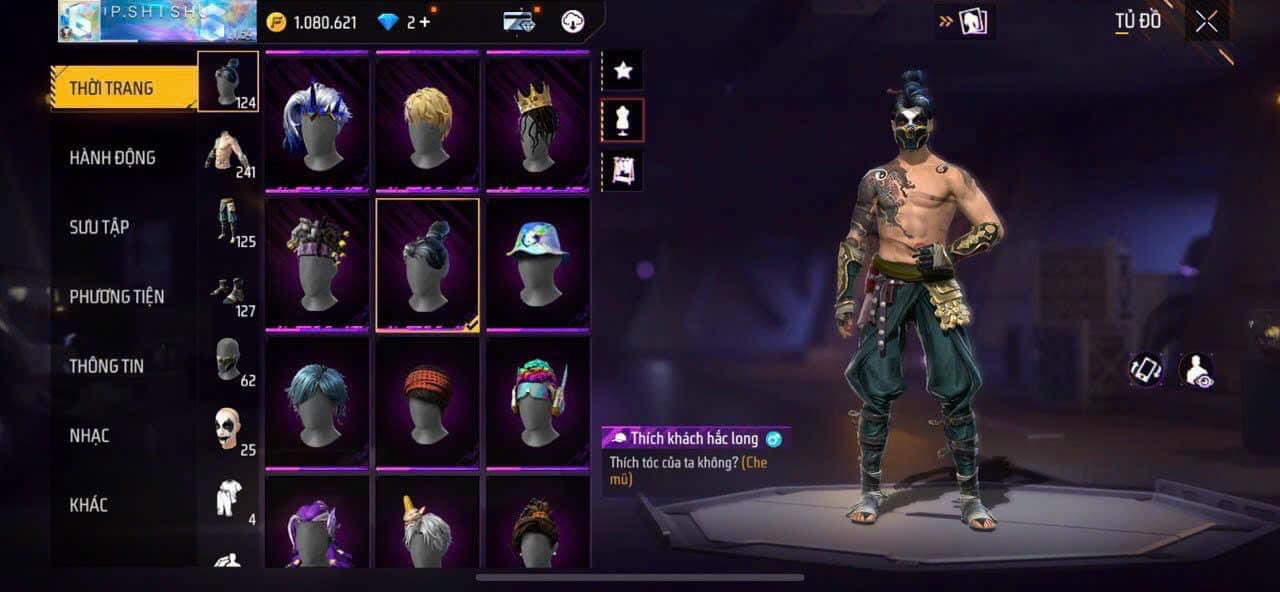Viewport: 1280px width, 592px height.
Task: Select the Sưu Tập menu entry
Action: [99, 227]
